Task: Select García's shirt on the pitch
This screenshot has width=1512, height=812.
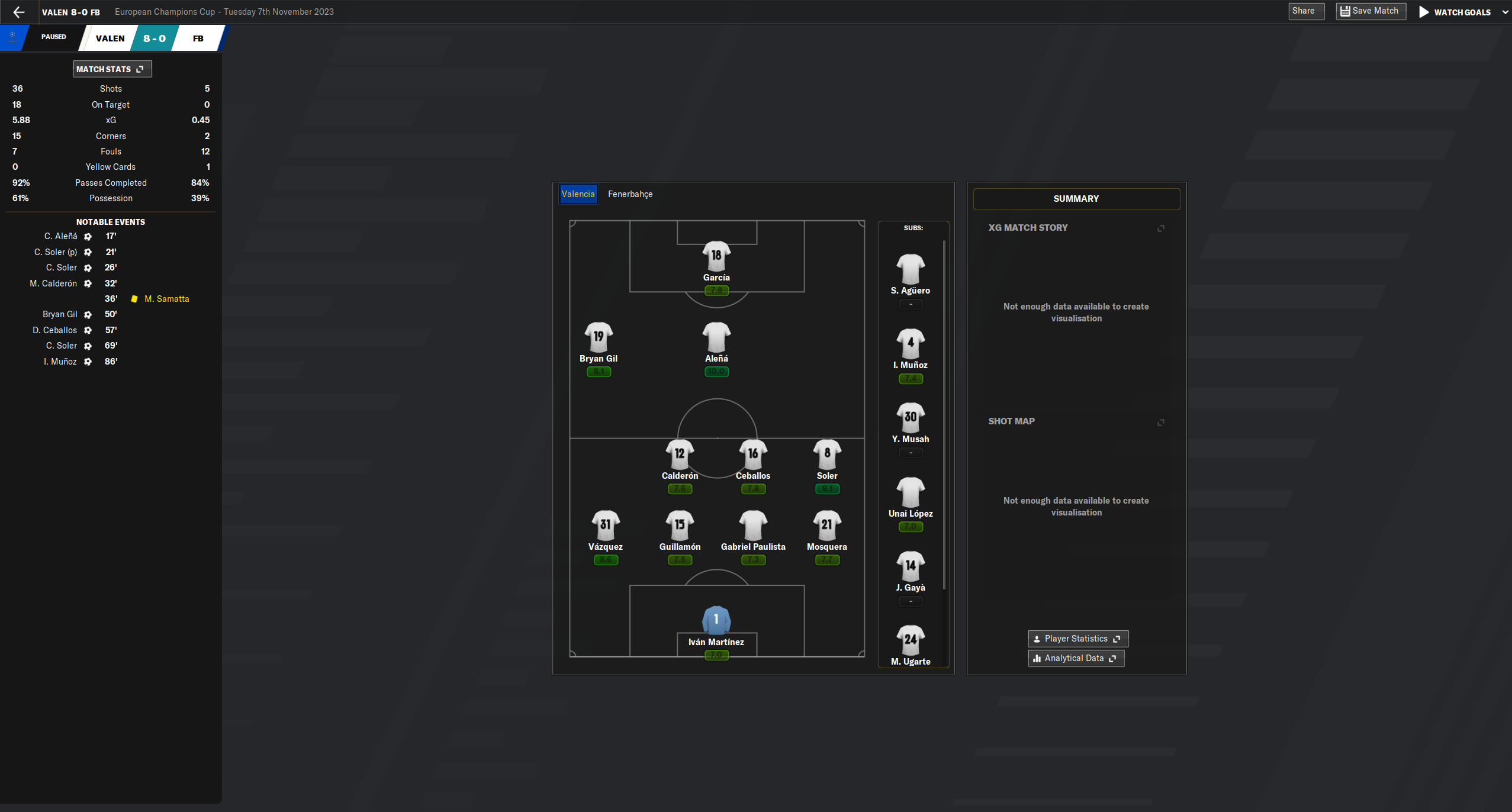Action: pyautogui.click(x=716, y=254)
